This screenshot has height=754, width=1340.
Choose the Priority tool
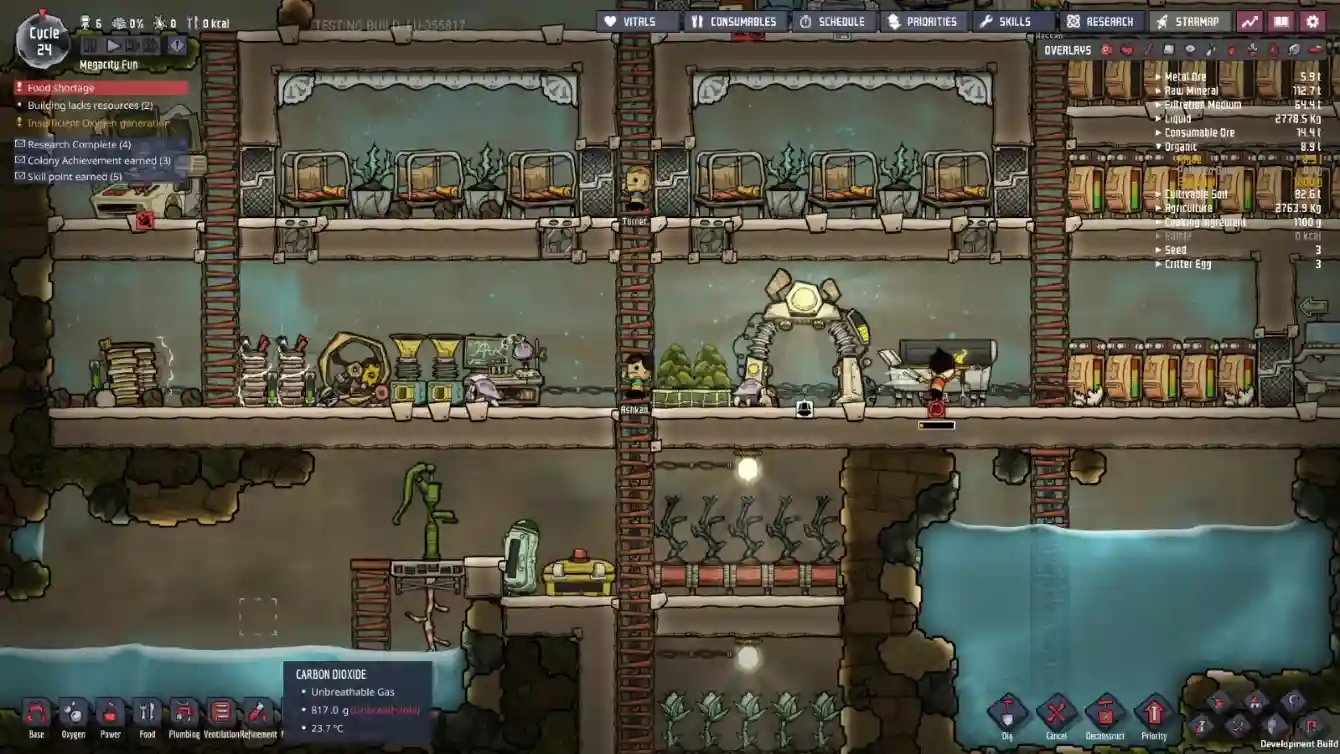coord(1154,715)
